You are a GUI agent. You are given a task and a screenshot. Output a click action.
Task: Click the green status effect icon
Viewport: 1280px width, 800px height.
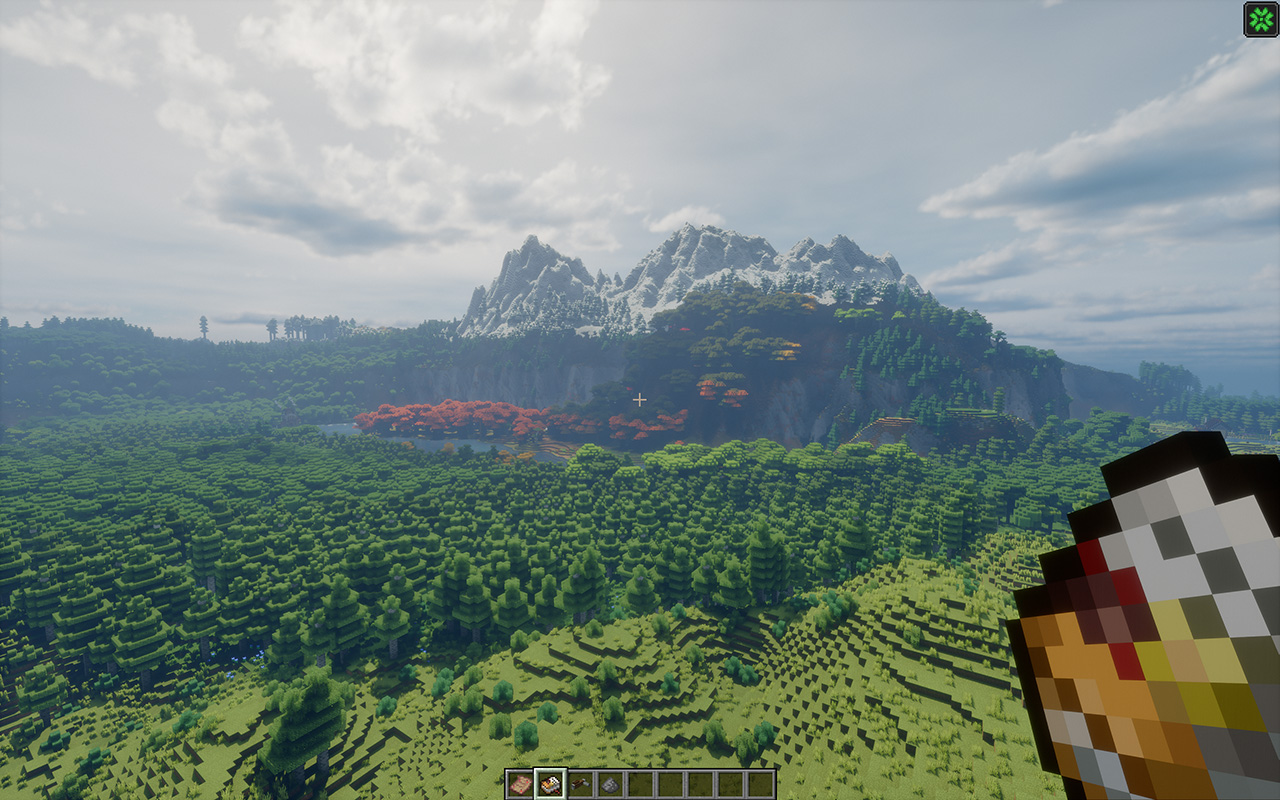1260,19
